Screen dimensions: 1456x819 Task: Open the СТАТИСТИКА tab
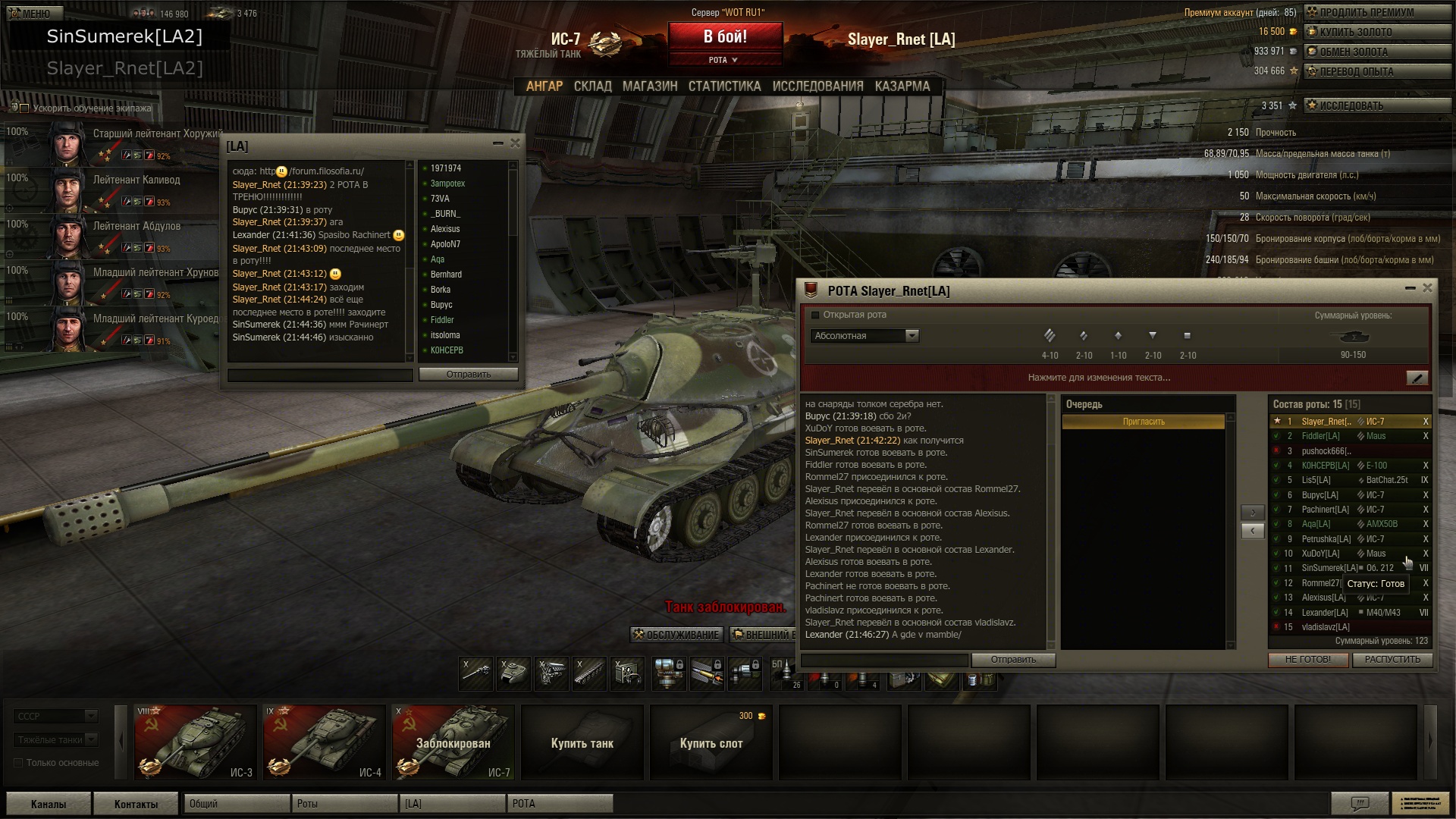coord(724,86)
